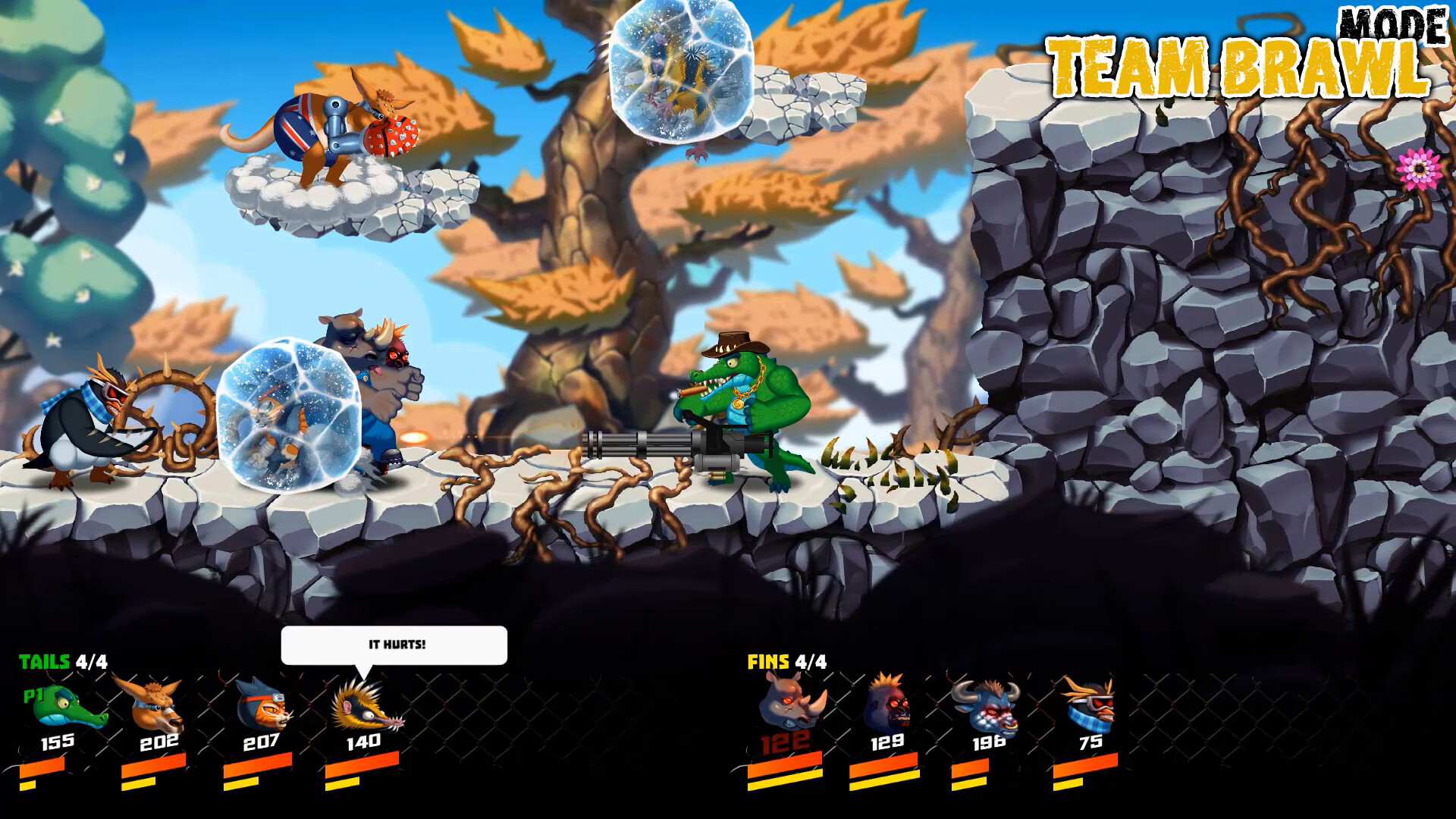Dismiss the IT HURTS speech bubble
The image size is (1456, 819).
coord(394,643)
